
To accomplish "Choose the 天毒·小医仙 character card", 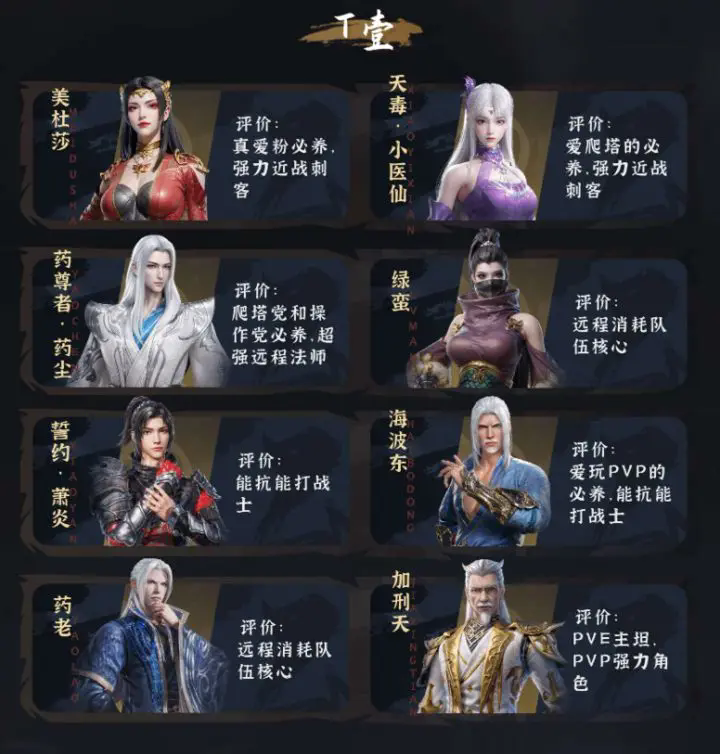I will click(528, 152).
